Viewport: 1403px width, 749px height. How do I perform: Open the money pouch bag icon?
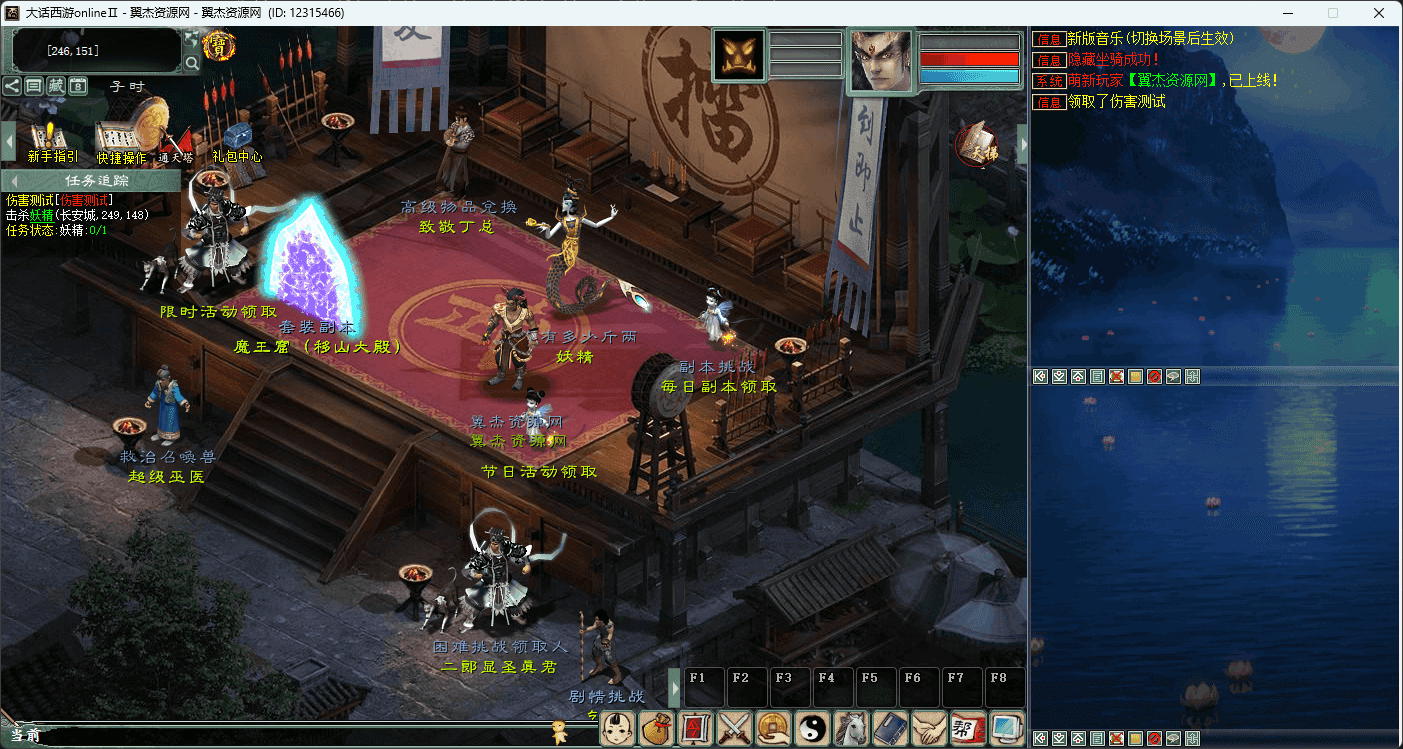click(x=657, y=727)
